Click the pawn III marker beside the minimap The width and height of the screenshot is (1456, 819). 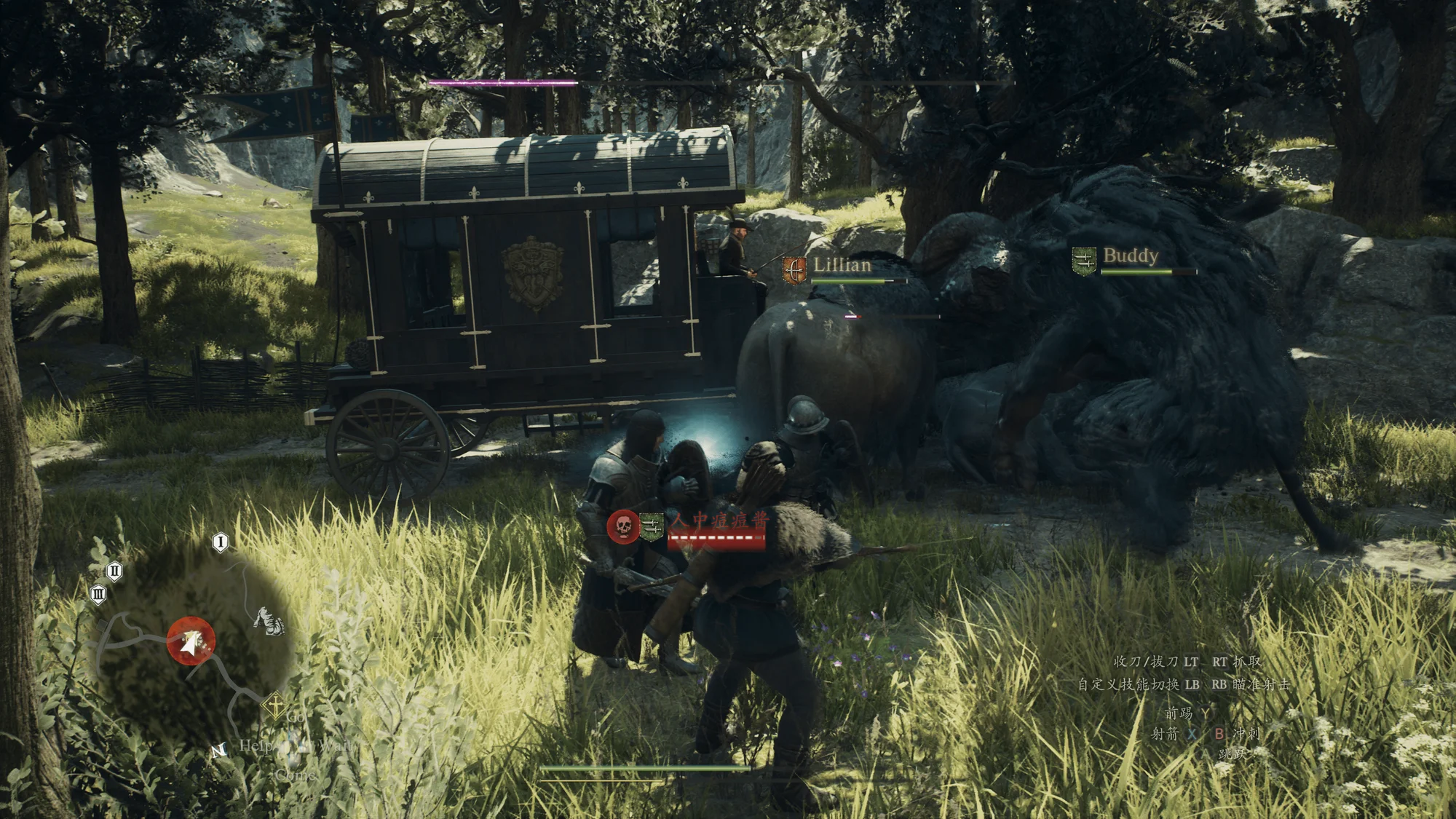click(x=98, y=594)
